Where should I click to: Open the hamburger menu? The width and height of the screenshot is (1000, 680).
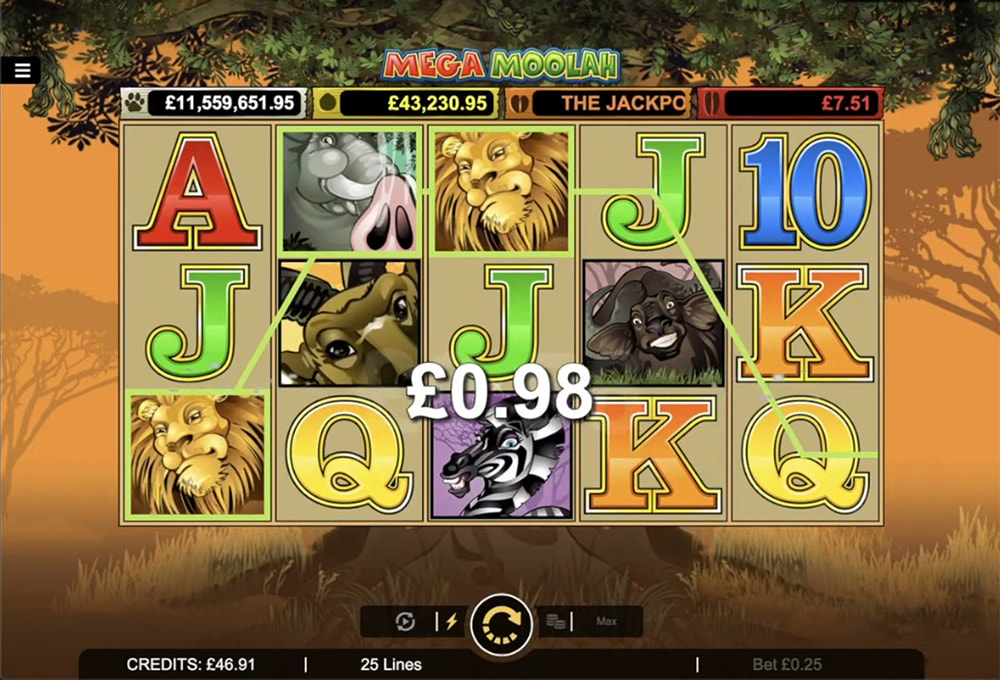21,70
